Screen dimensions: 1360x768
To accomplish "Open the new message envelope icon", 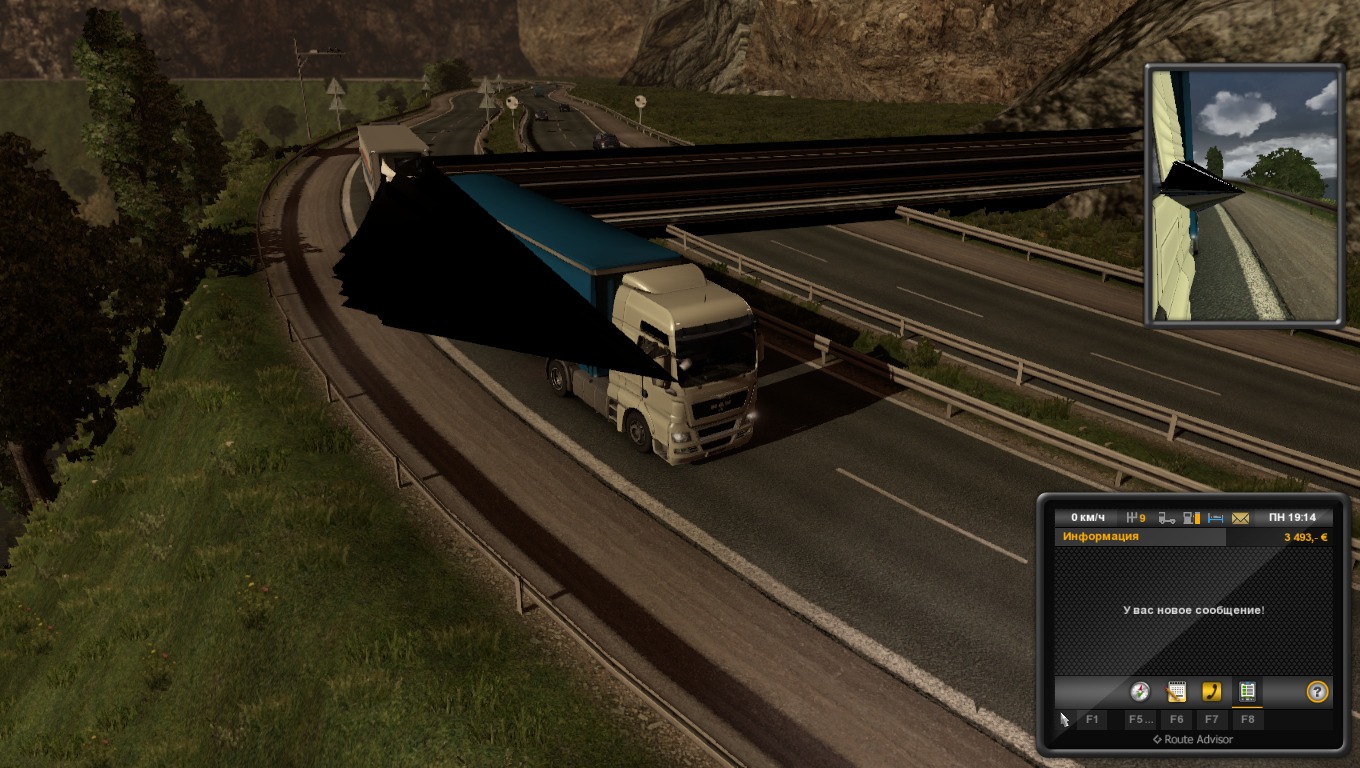I will pyautogui.click(x=1240, y=518).
